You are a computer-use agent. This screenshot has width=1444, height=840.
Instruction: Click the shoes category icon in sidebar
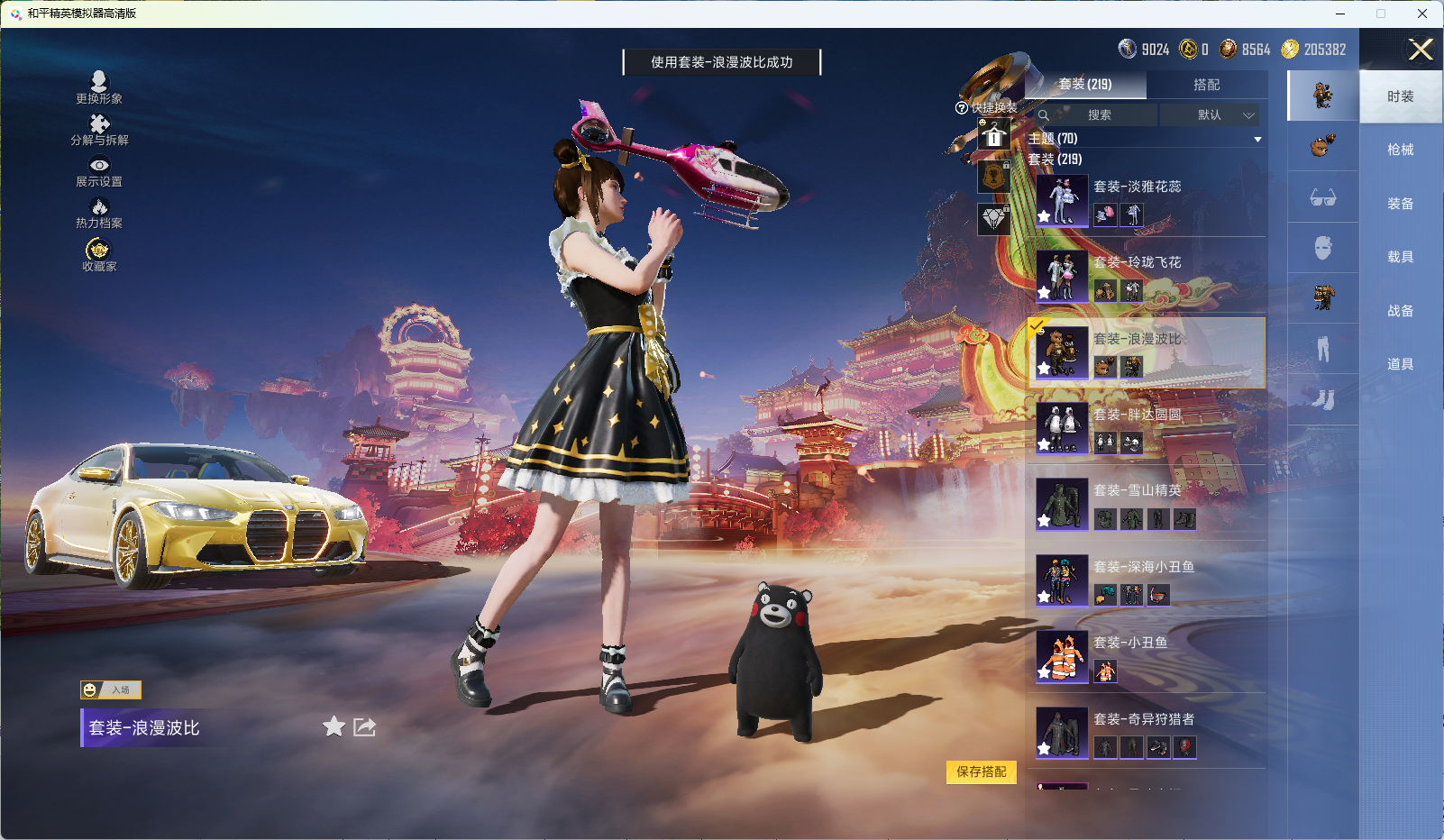pos(1322,398)
